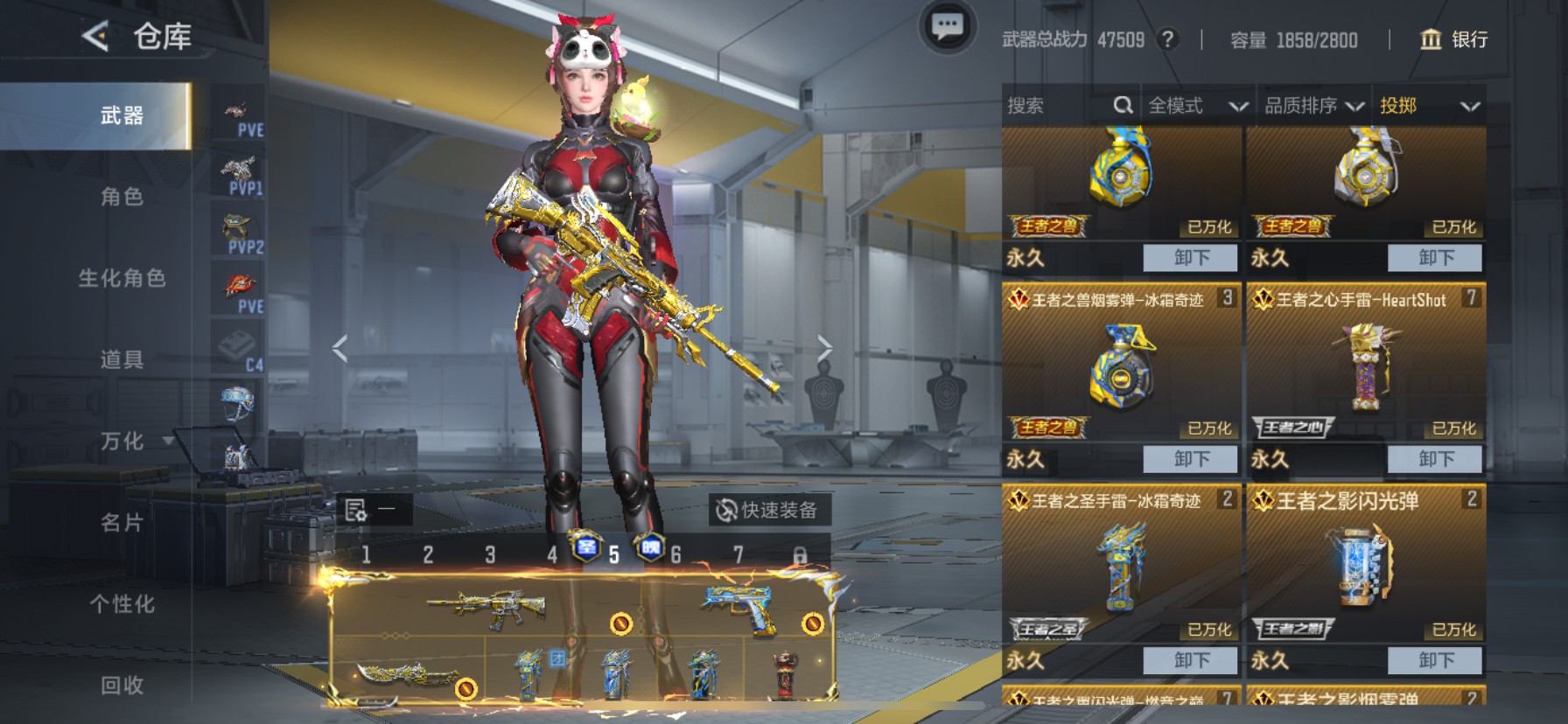Screen dimensions: 1568x724
Task: Switch to the 个性化 tab
Action: (122, 603)
